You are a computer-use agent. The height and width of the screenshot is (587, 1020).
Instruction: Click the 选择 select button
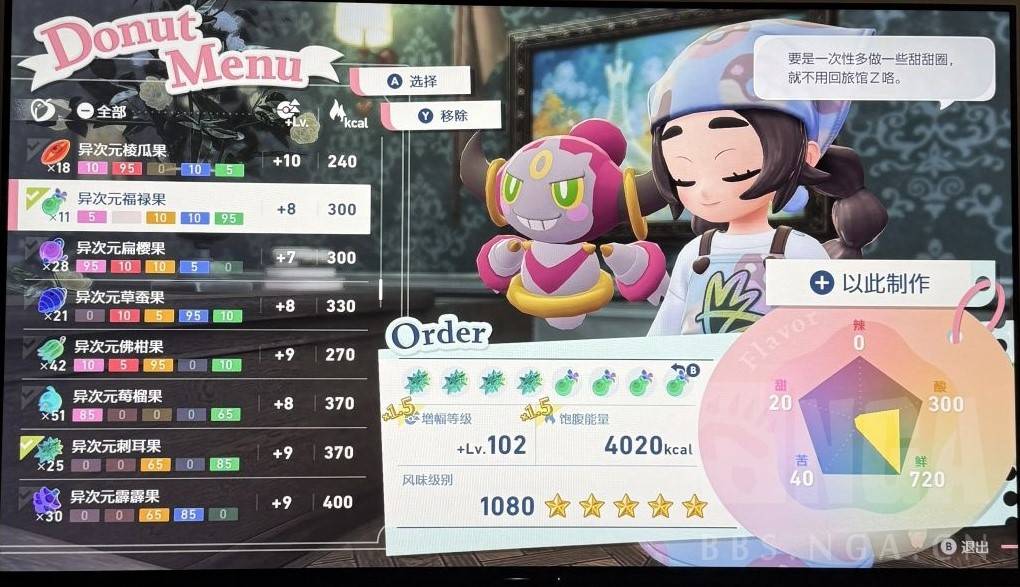click(412, 82)
